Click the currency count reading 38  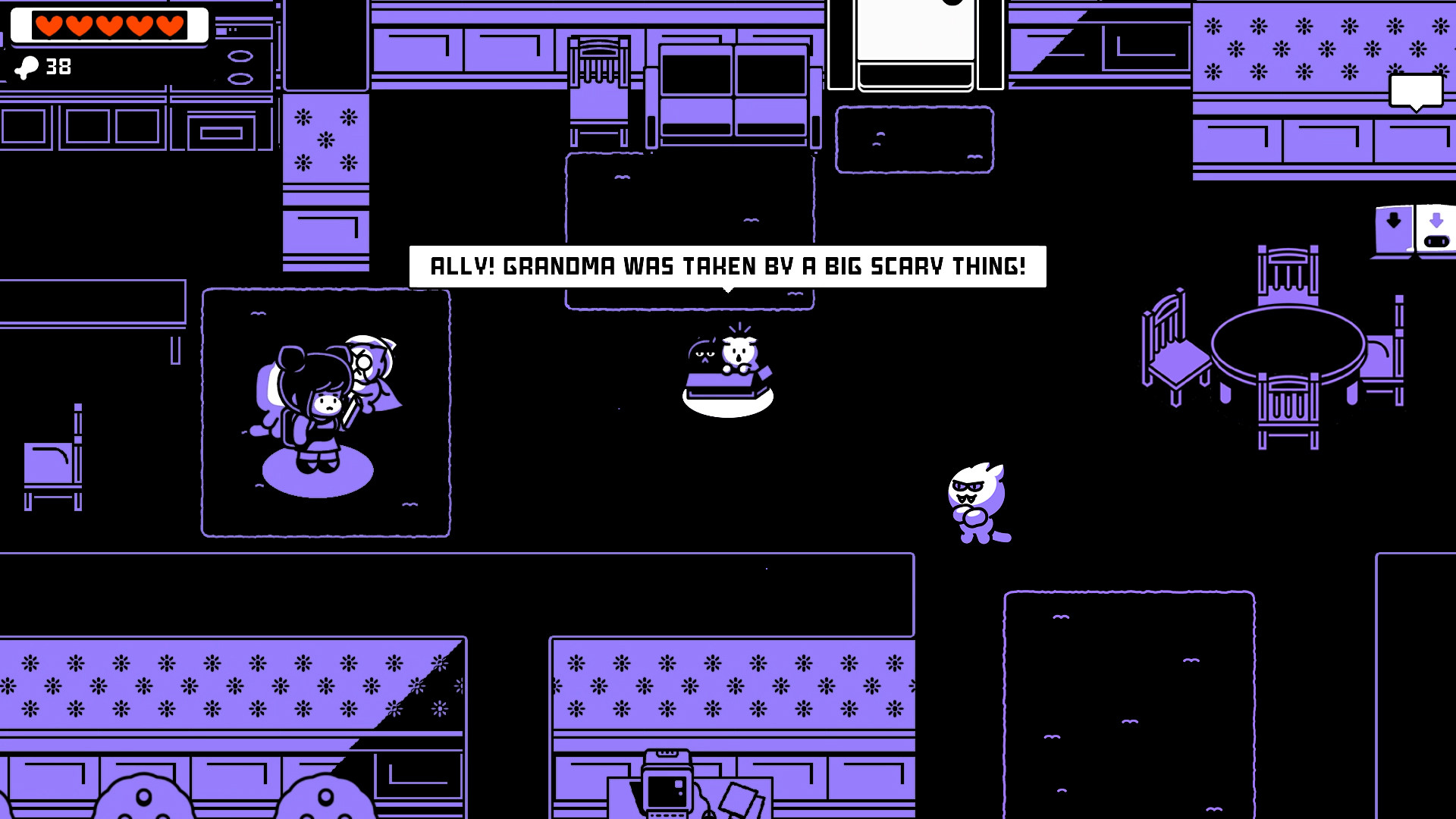58,68
